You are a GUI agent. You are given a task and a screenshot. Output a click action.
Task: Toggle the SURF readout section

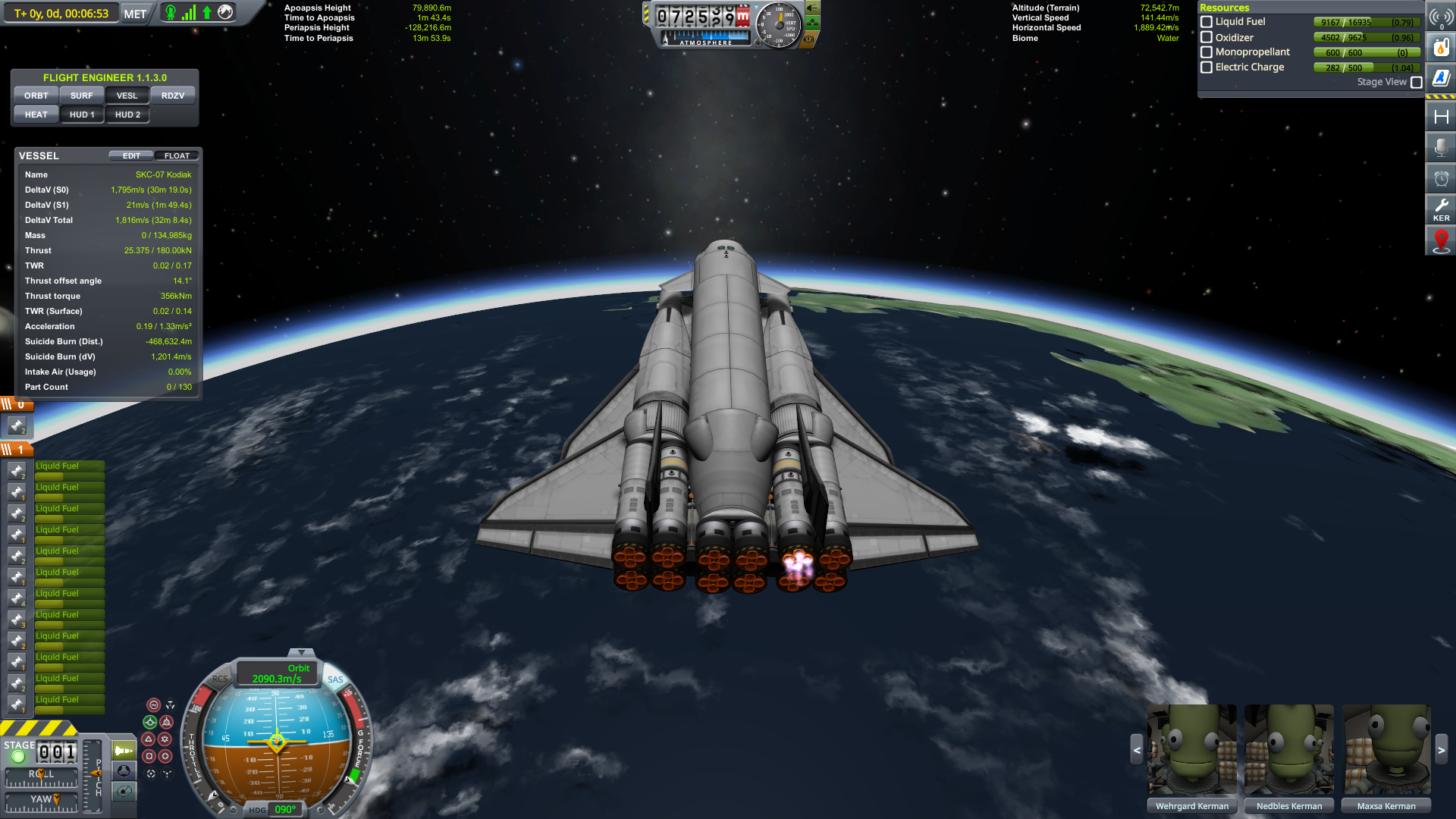click(x=81, y=96)
